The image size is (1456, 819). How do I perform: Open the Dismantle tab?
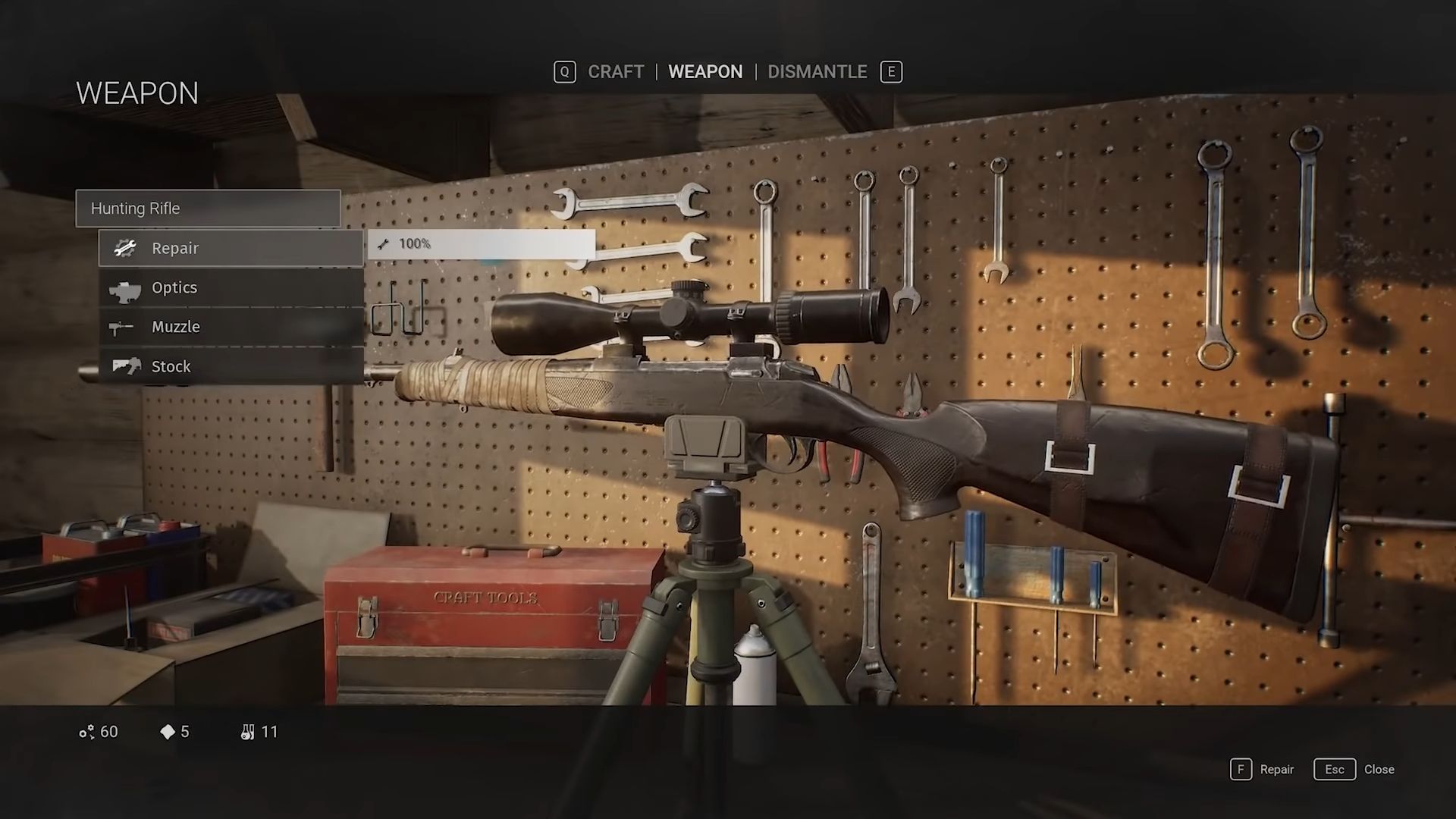click(817, 72)
